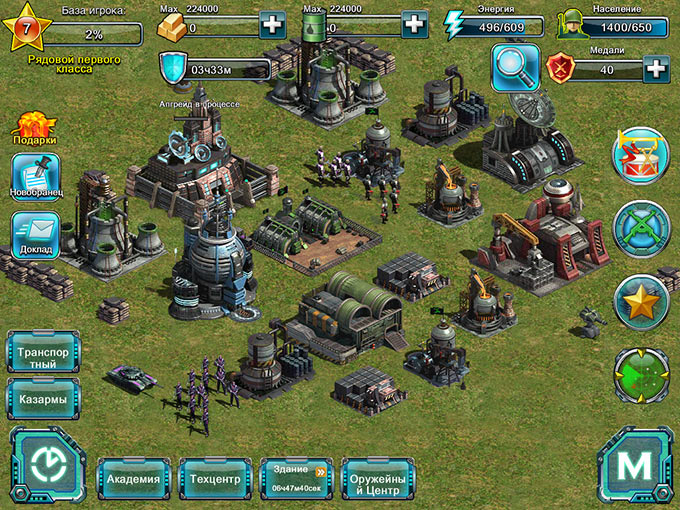Screen dimensions: 680x510
Task: Open the Техцентр button
Action: 215,479
